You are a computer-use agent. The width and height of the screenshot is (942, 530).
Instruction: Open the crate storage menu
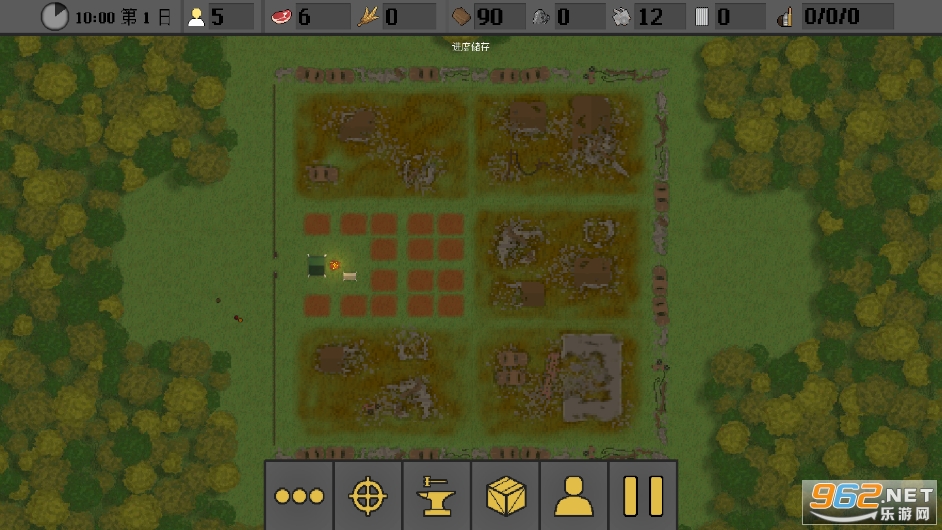[506, 495]
